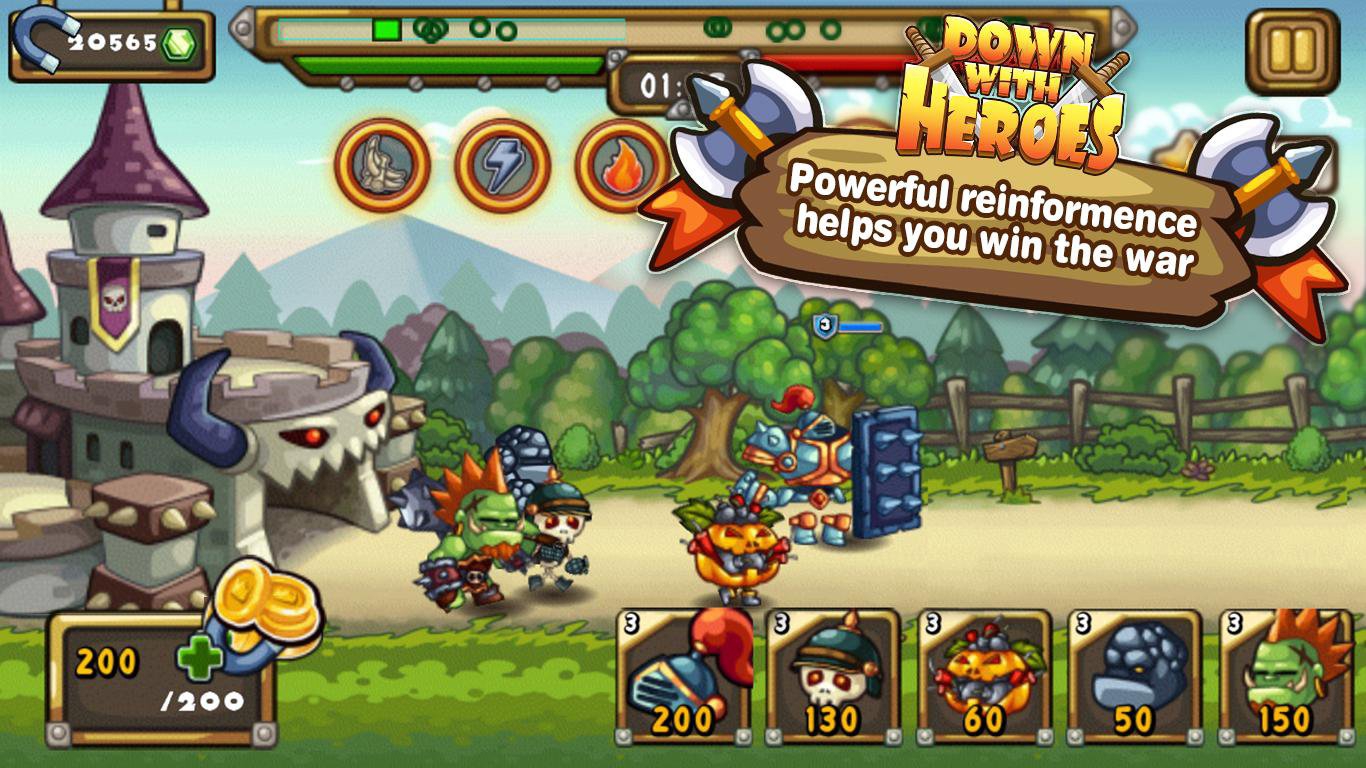Screen dimensions: 1366x768
Task: Activate the claw hand ability
Action: [x=382, y=165]
